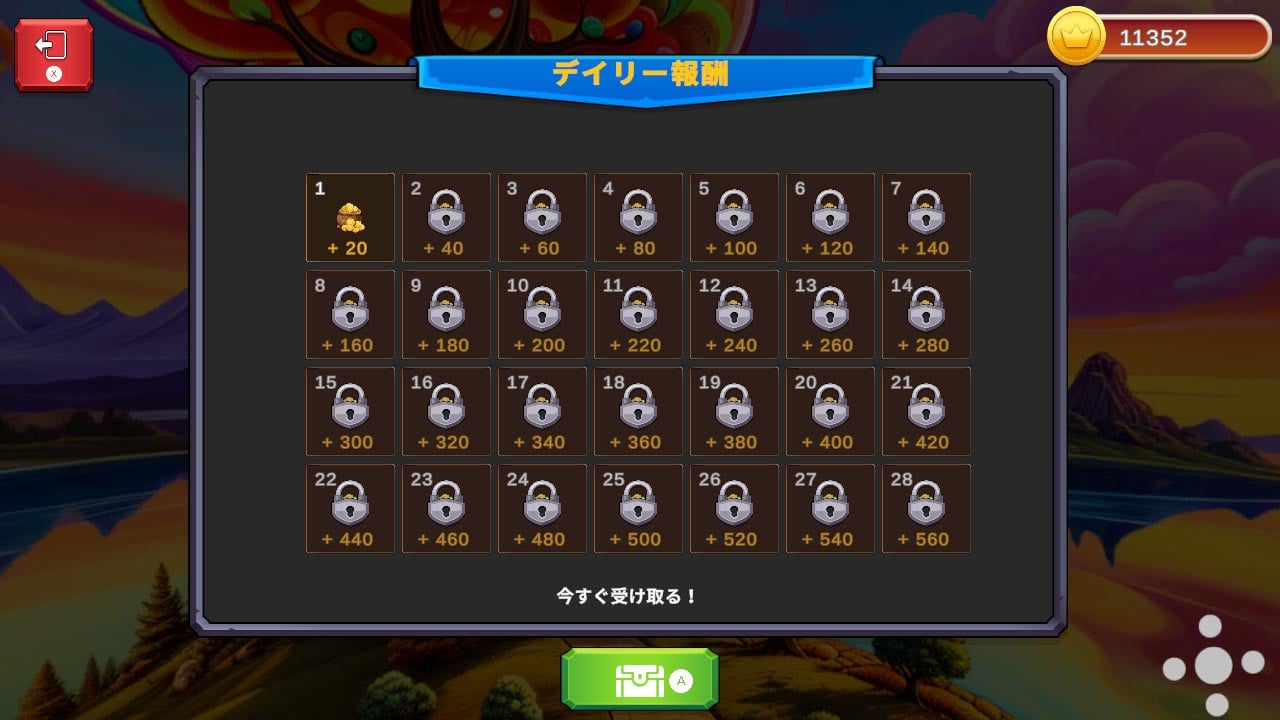Click the green claim reward button

pos(641,680)
